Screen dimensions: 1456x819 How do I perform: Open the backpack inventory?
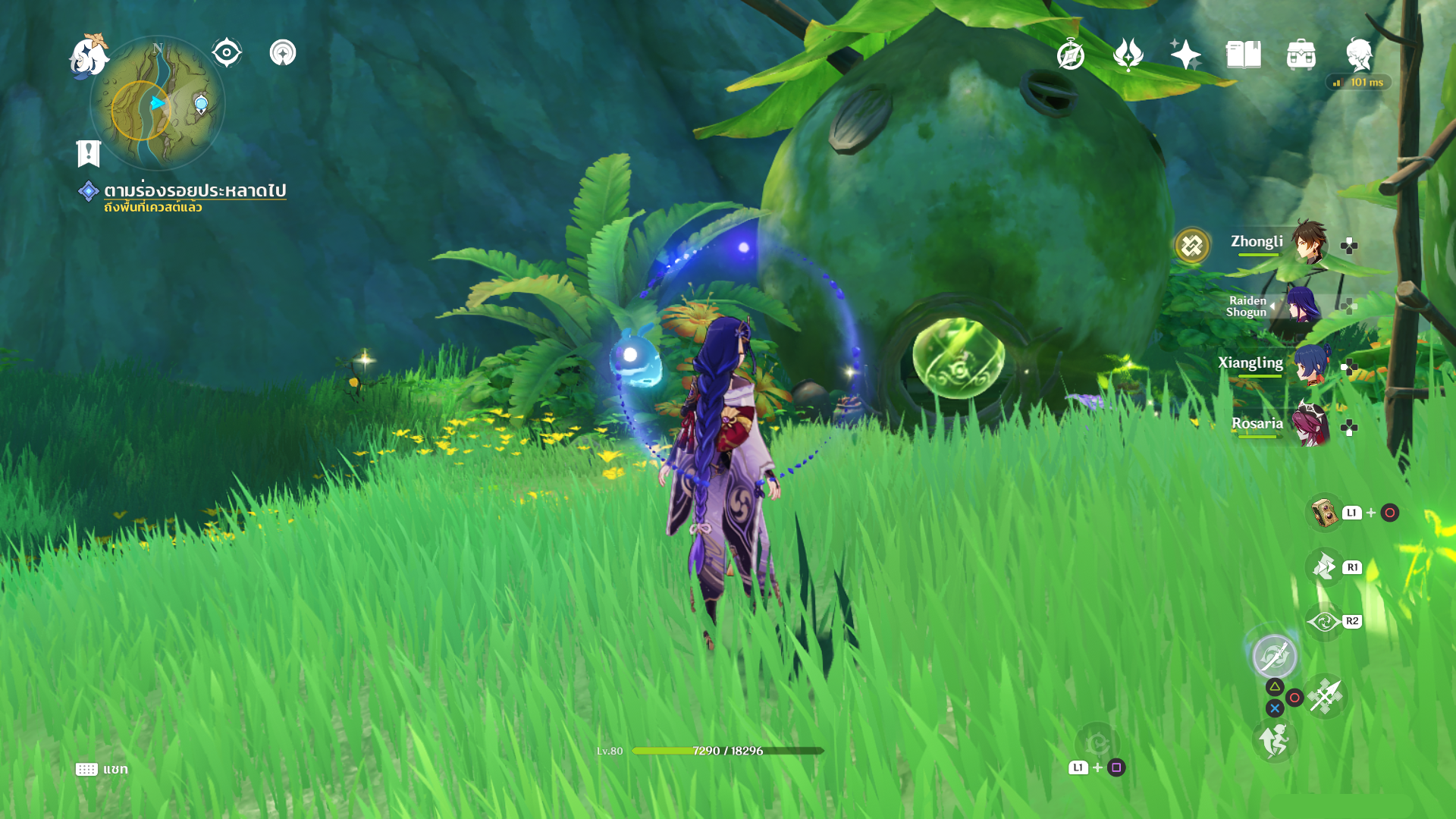(x=1301, y=55)
